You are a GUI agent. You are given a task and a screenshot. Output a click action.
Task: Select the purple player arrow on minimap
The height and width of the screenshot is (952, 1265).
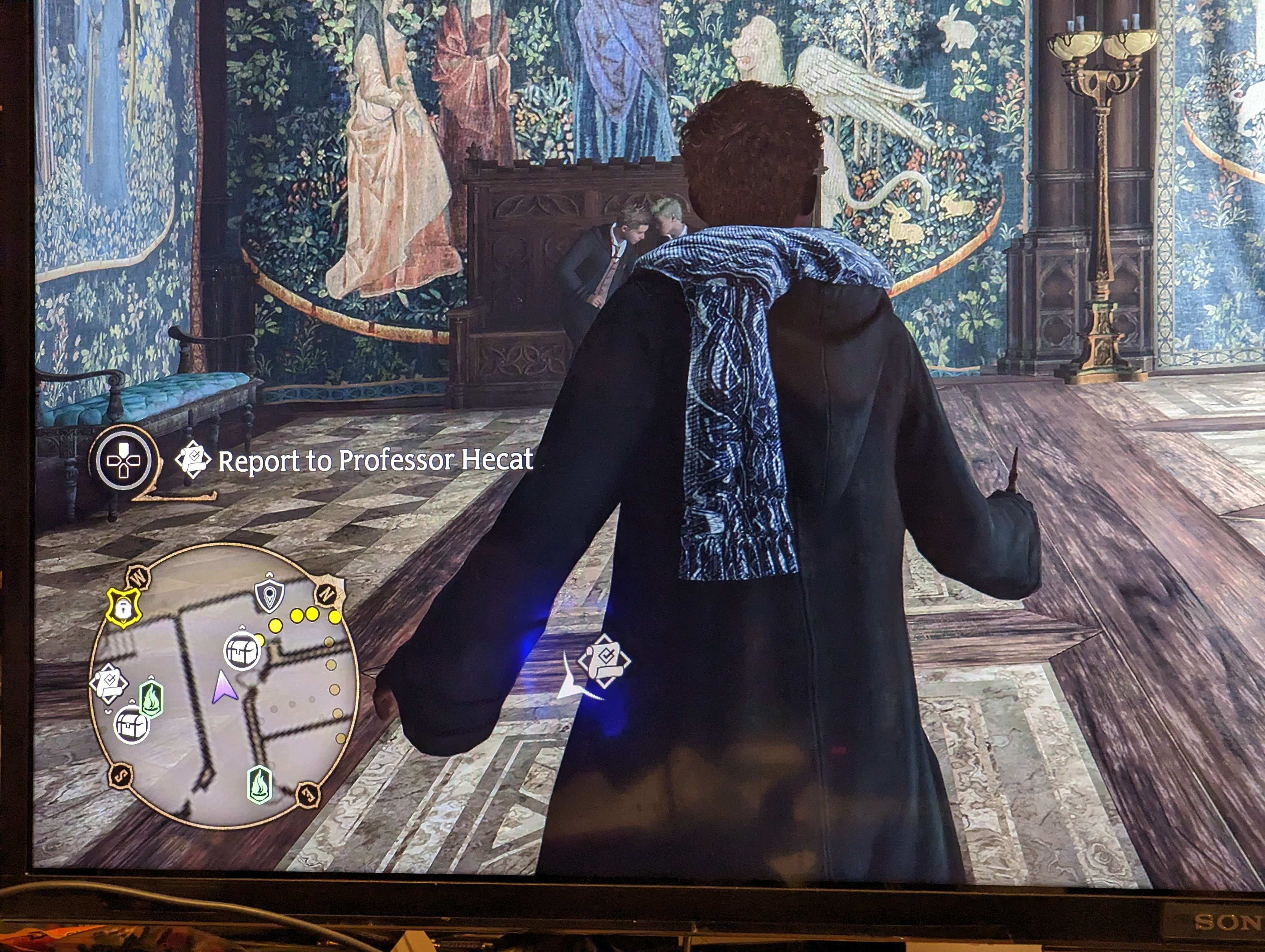coord(224,687)
